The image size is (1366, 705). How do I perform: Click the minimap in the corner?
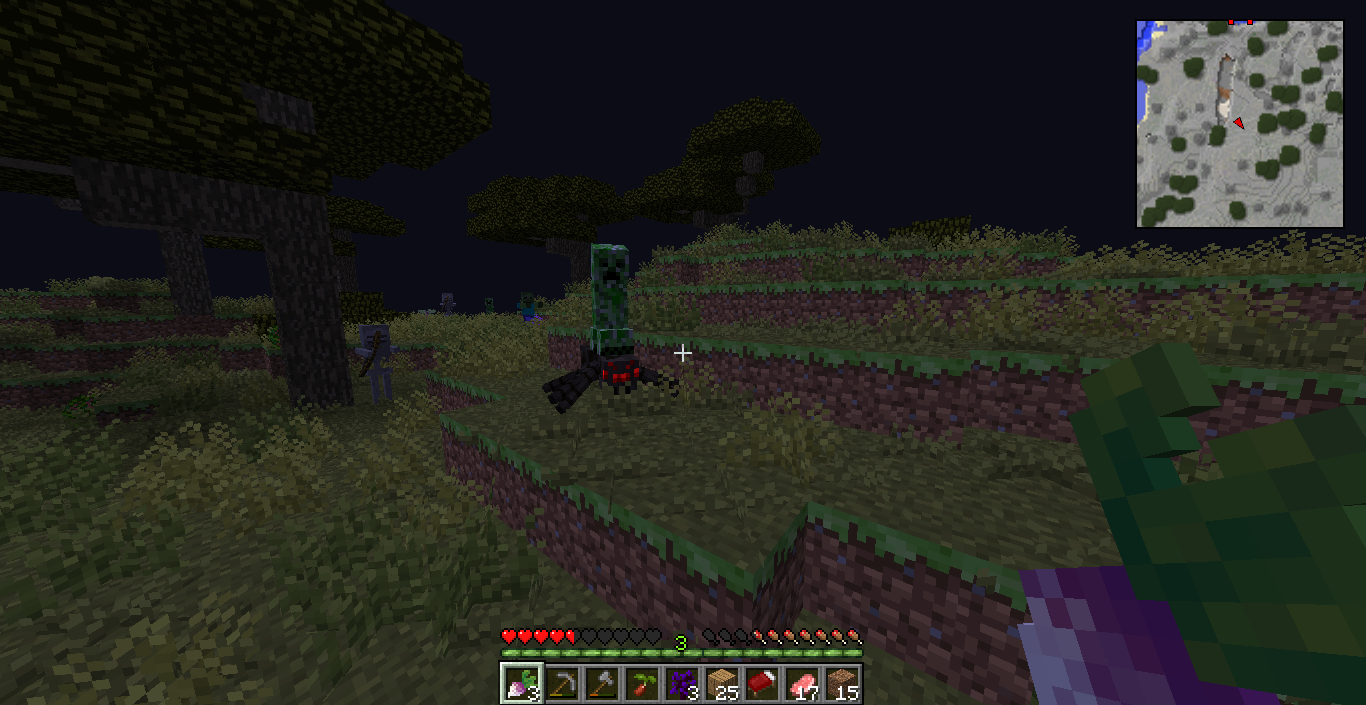coord(1239,124)
